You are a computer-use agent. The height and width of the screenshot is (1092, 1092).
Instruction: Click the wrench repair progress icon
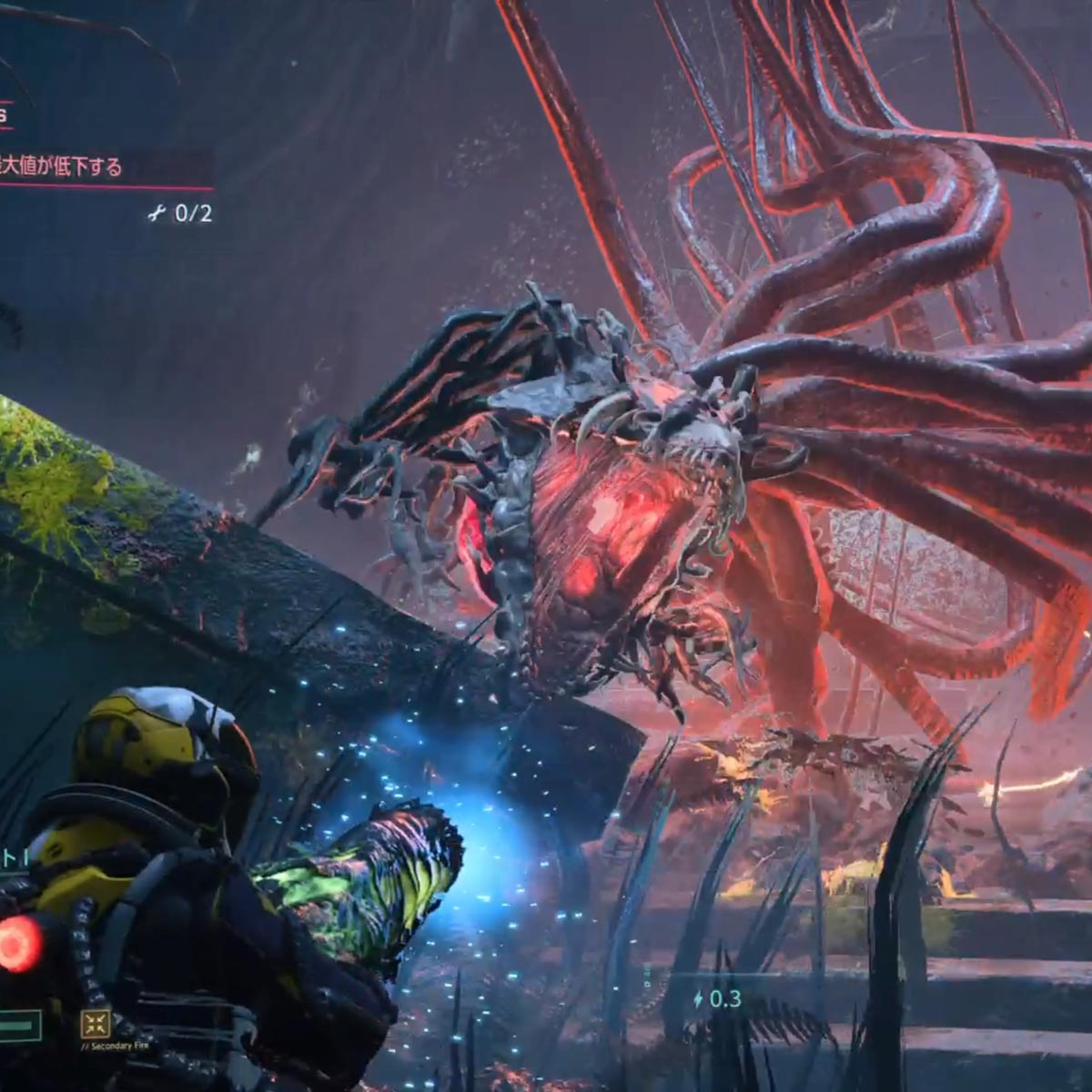tap(157, 214)
